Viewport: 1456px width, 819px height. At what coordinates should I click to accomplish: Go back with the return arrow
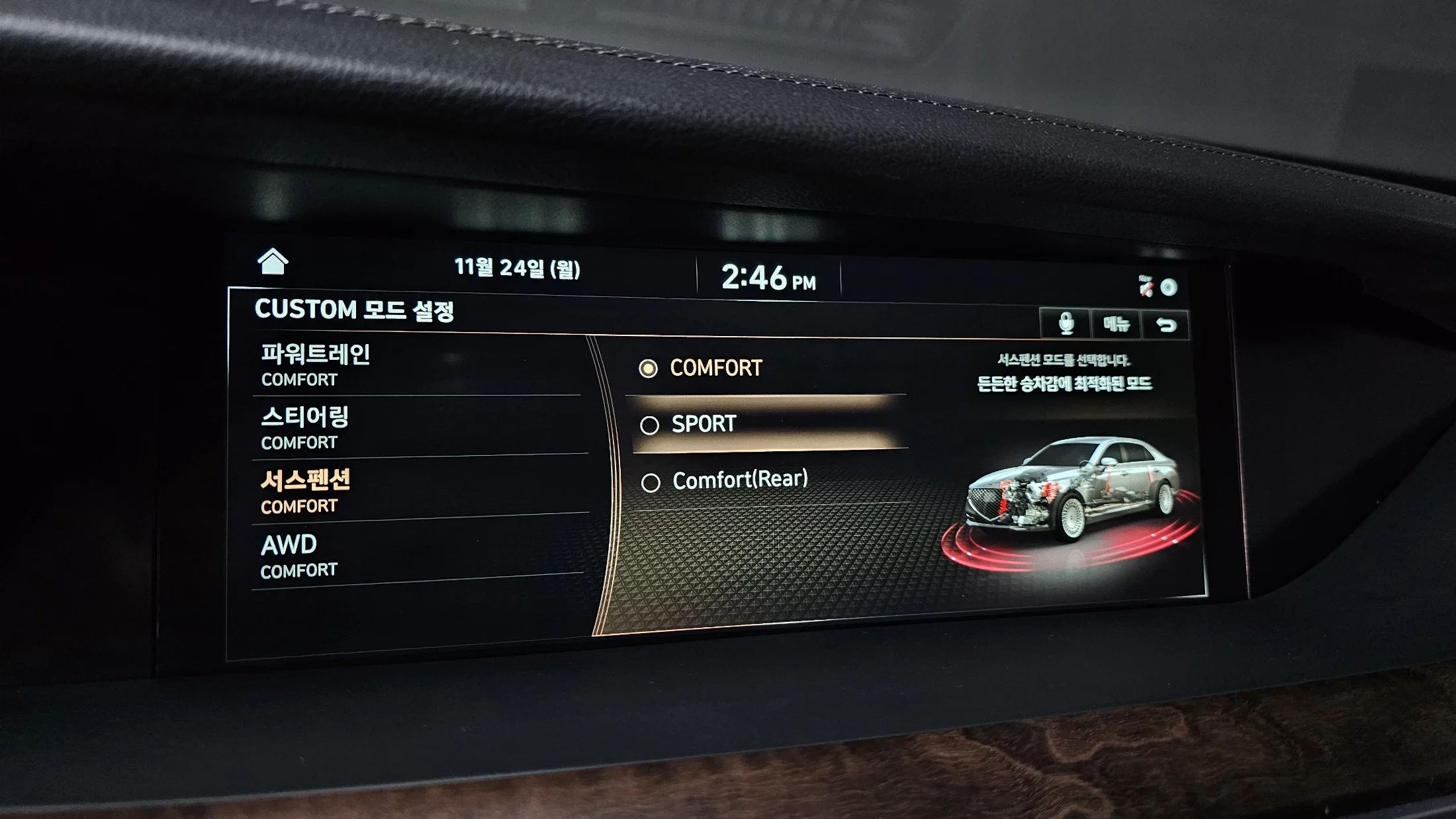point(1165,325)
